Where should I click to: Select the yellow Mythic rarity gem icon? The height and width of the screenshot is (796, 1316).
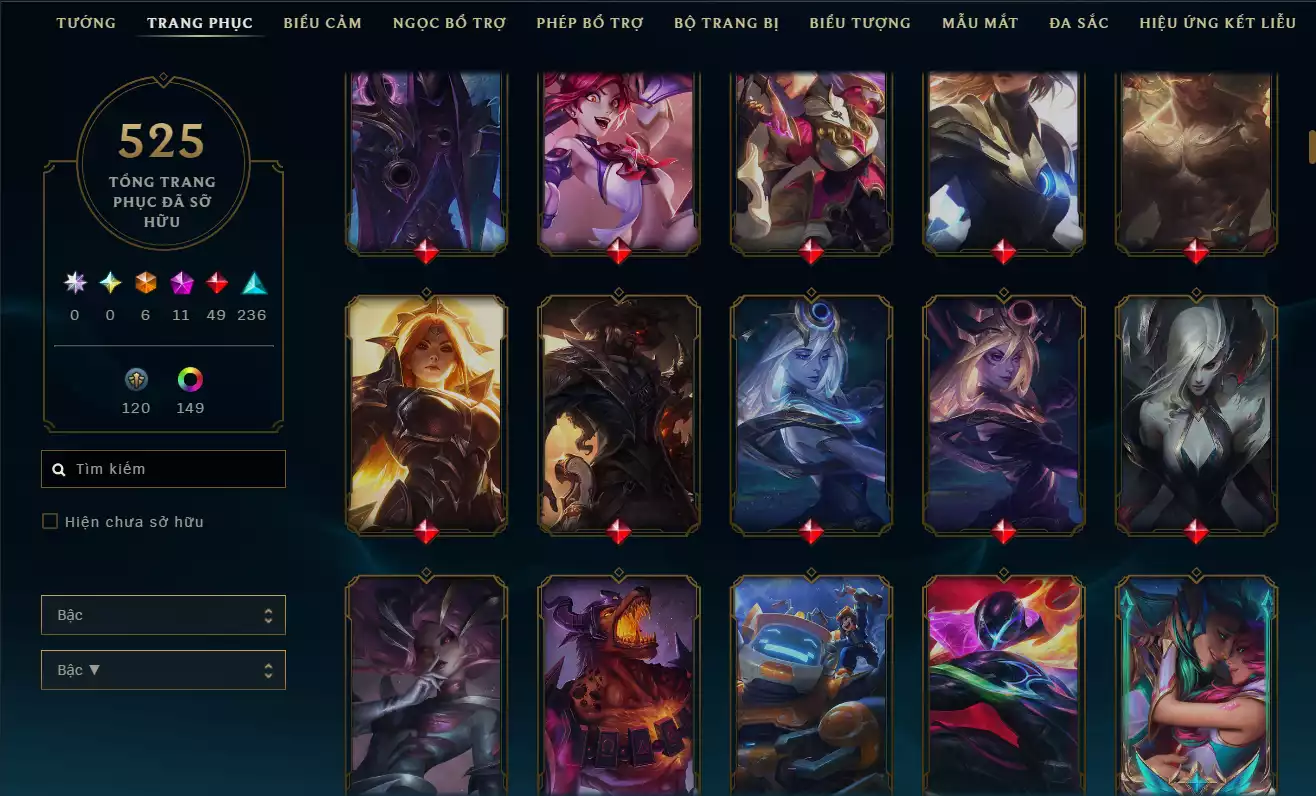tap(108, 283)
